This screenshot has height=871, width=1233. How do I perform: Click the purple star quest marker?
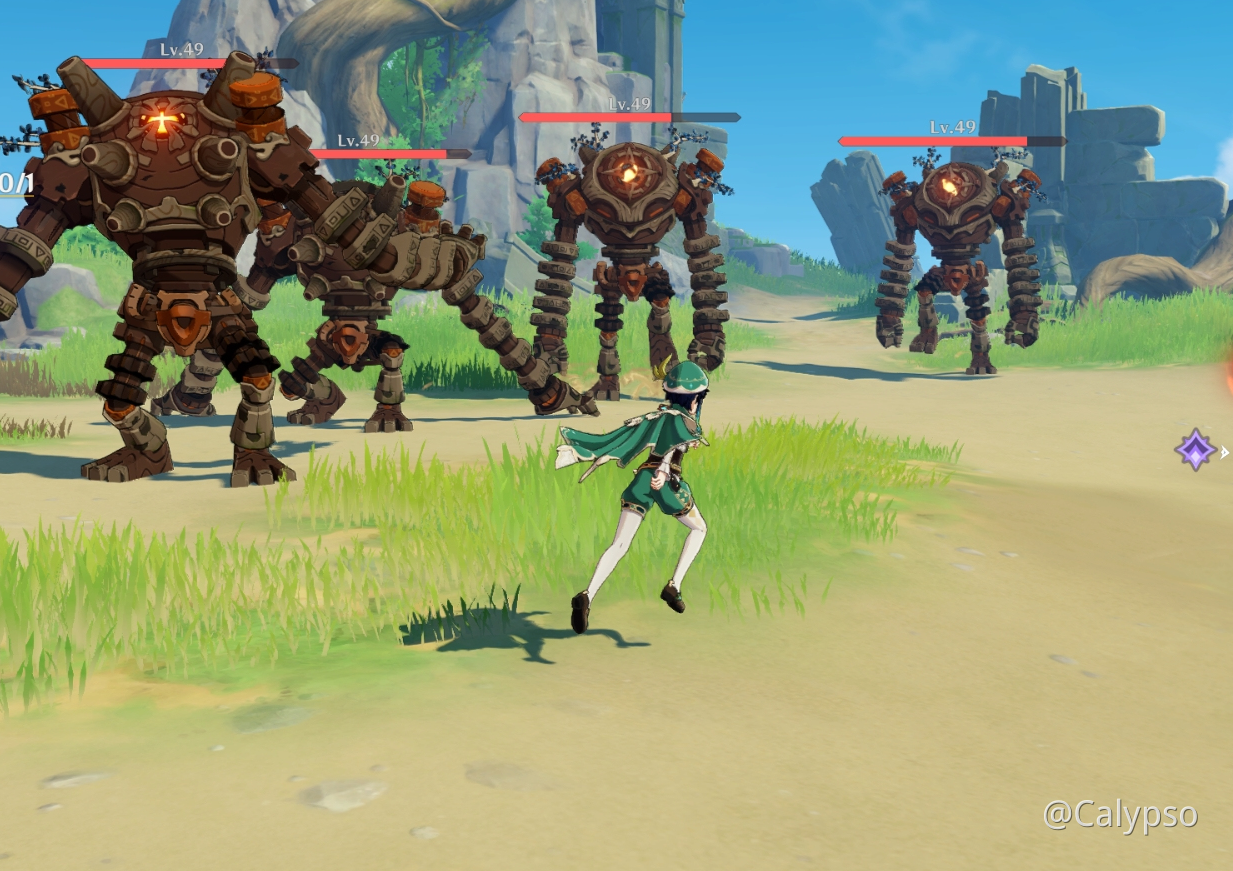point(1195,450)
